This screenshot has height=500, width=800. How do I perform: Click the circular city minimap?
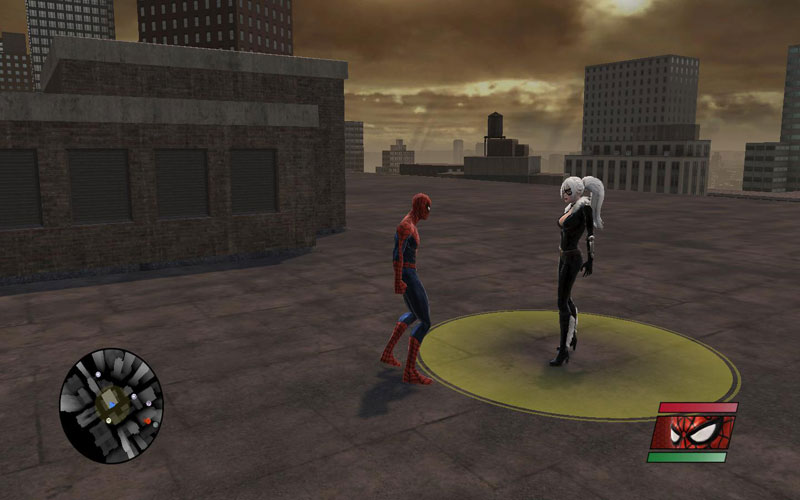tap(111, 405)
